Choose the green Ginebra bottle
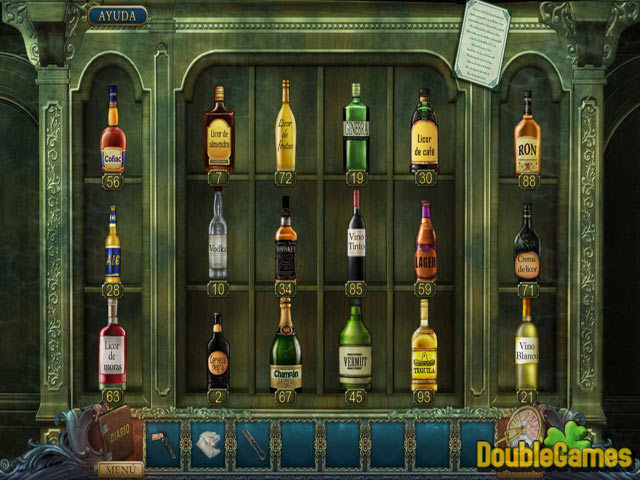The width and height of the screenshot is (640, 480). [x=356, y=131]
